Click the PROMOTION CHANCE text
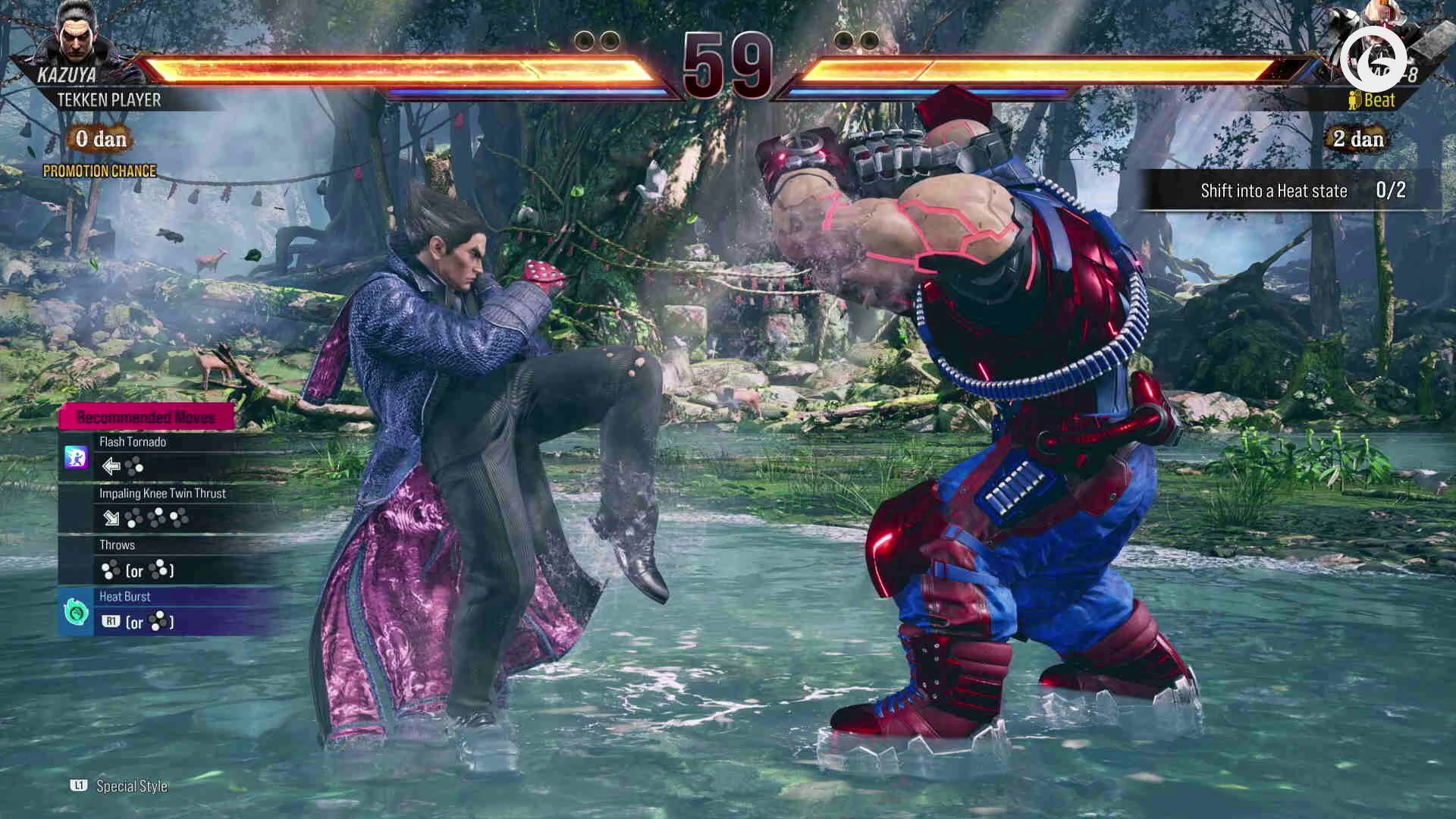Image resolution: width=1456 pixels, height=819 pixels. [x=100, y=171]
